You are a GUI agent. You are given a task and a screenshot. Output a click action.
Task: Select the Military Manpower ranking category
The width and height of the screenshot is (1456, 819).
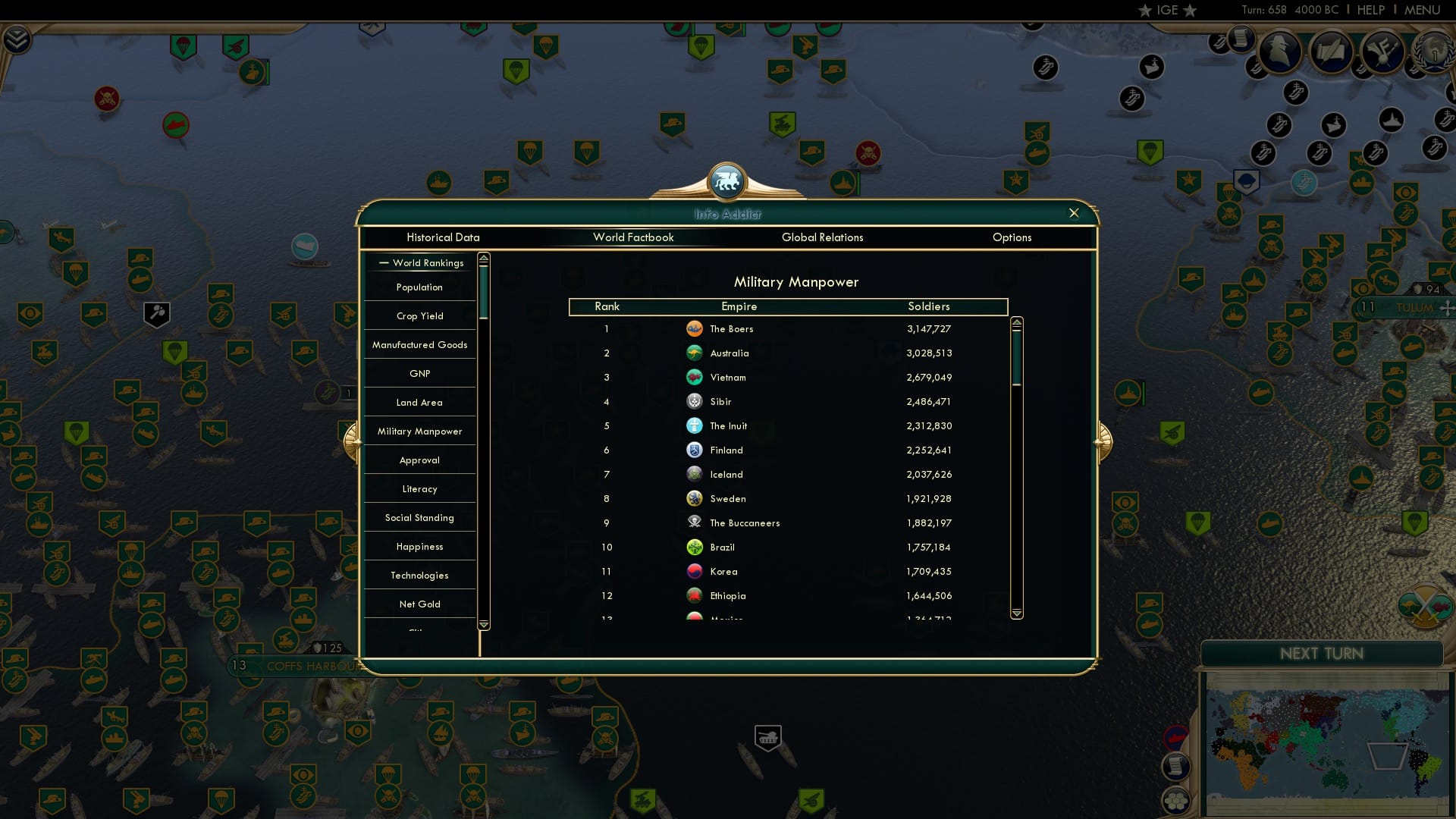pyautogui.click(x=419, y=431)
